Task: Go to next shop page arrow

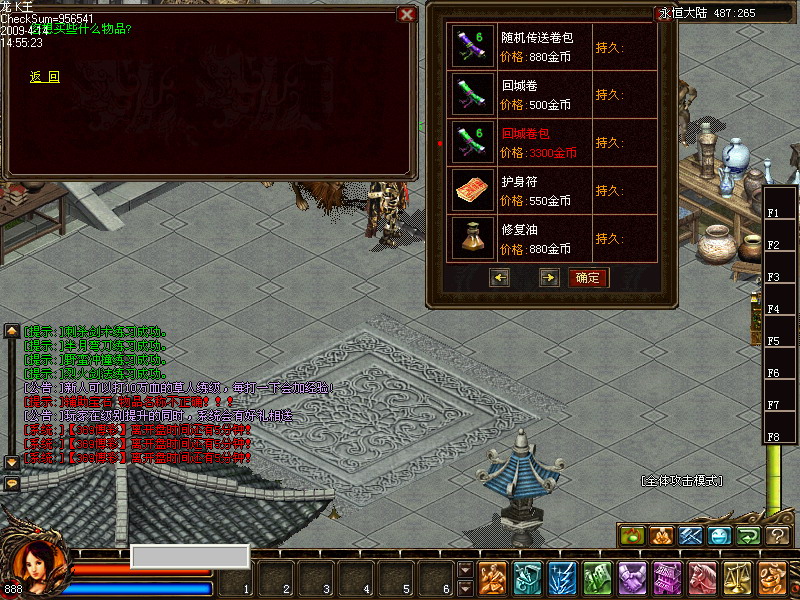Action: click(x=549, y=277)
